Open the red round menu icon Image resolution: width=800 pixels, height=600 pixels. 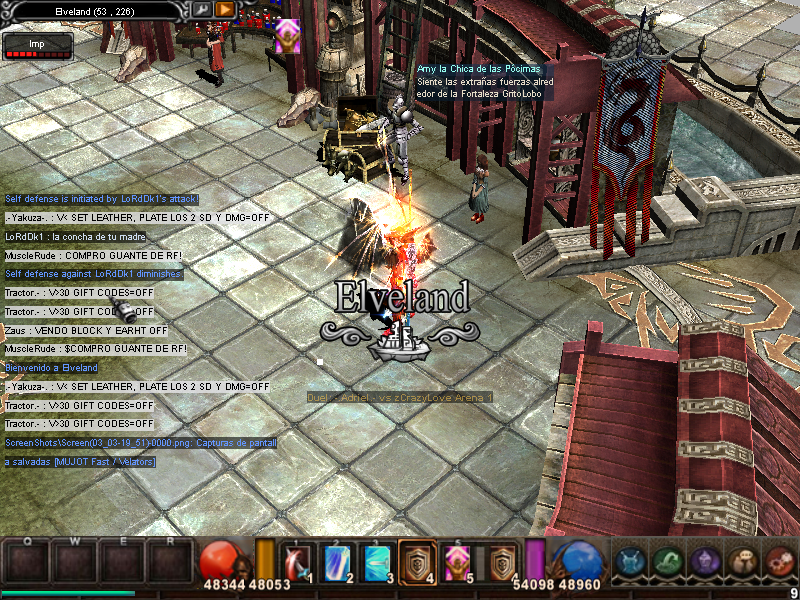point(779,562)
